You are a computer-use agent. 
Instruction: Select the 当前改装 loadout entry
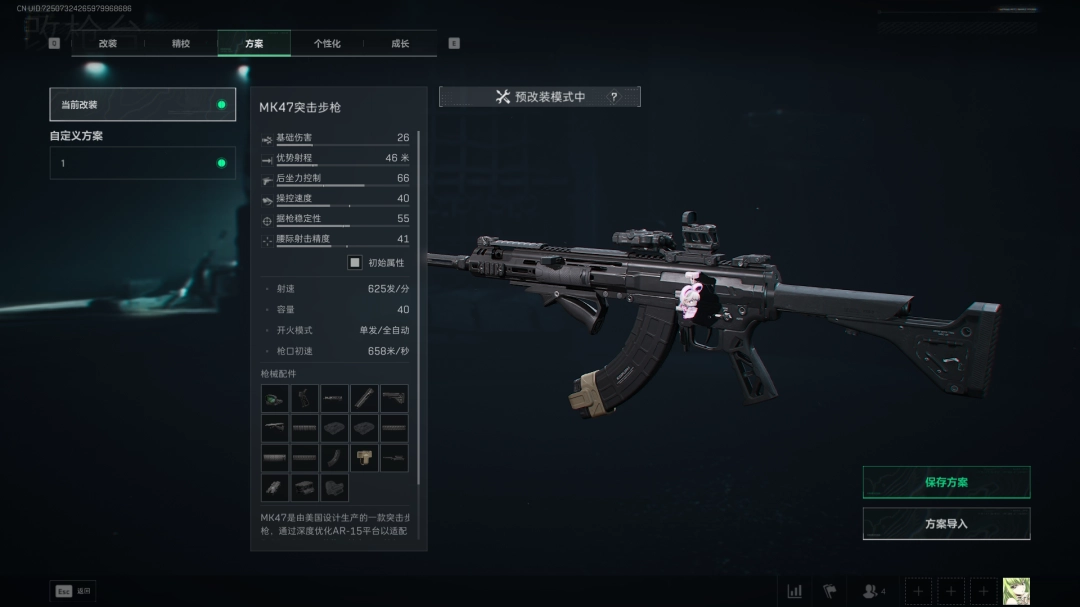coord(143,104)
